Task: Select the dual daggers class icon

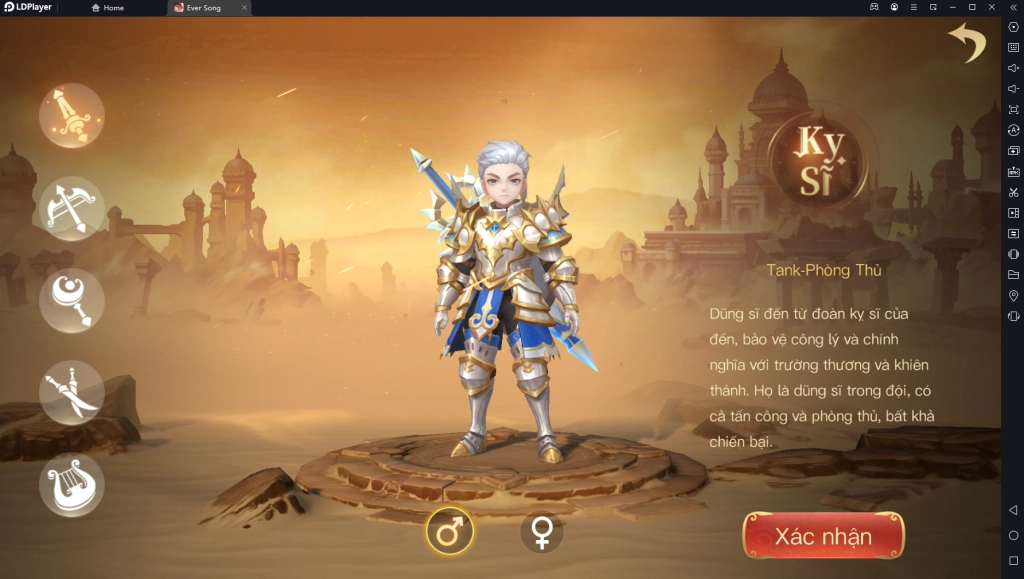Action: (72, 392)
